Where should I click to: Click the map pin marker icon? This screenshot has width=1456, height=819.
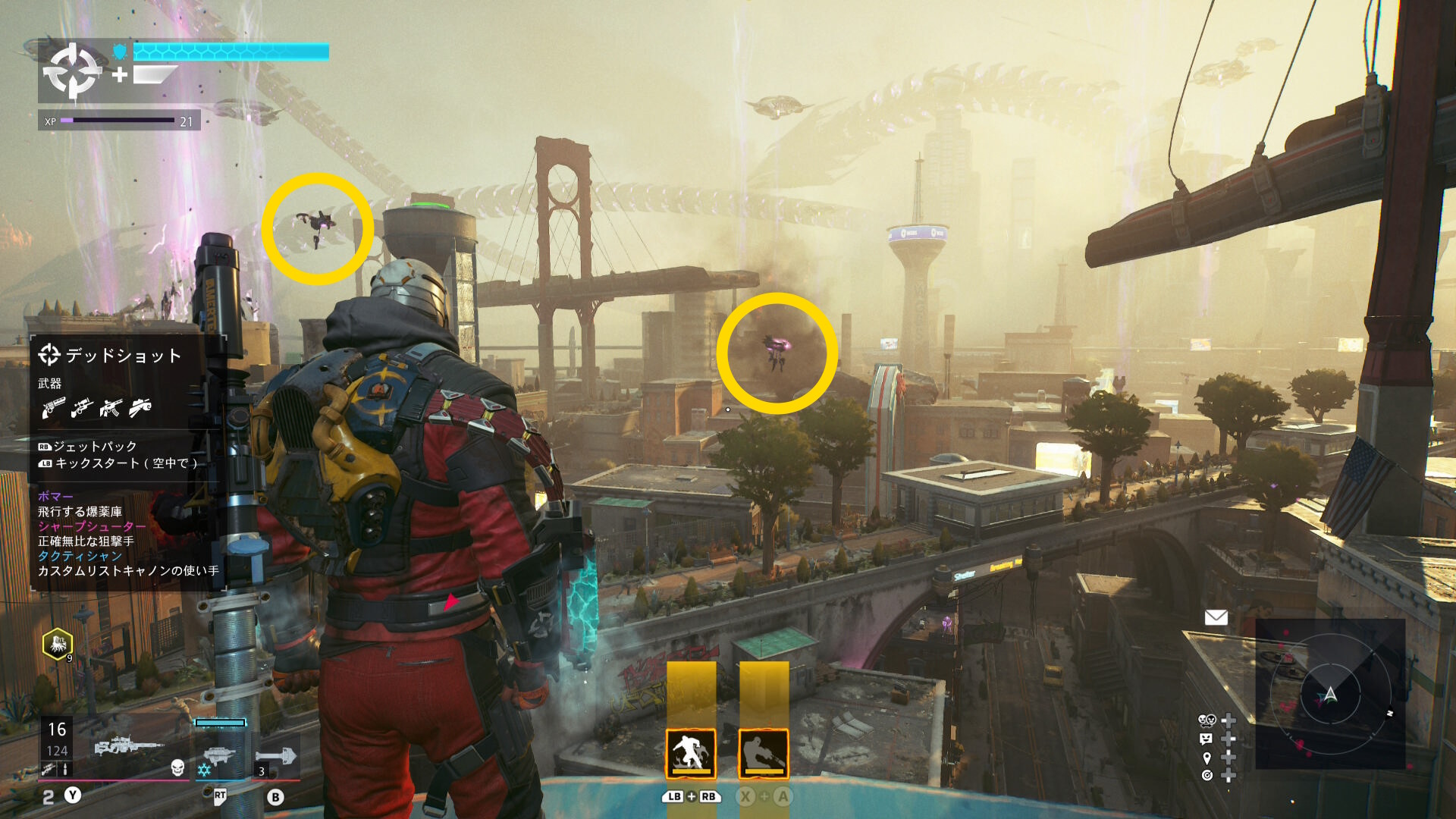(1207, 758)
